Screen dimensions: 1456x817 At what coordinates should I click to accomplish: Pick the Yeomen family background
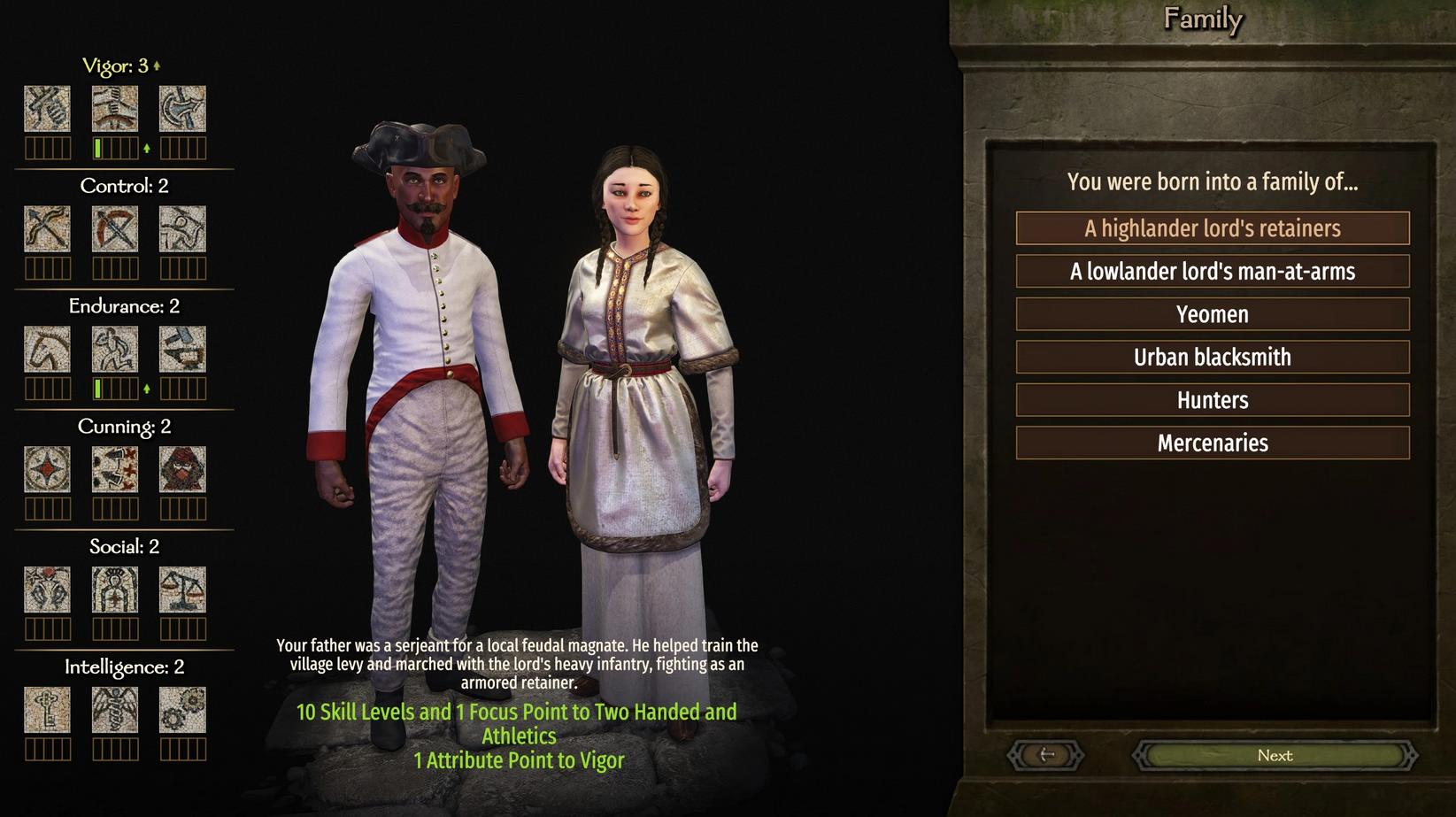(x=1212, y=314)
